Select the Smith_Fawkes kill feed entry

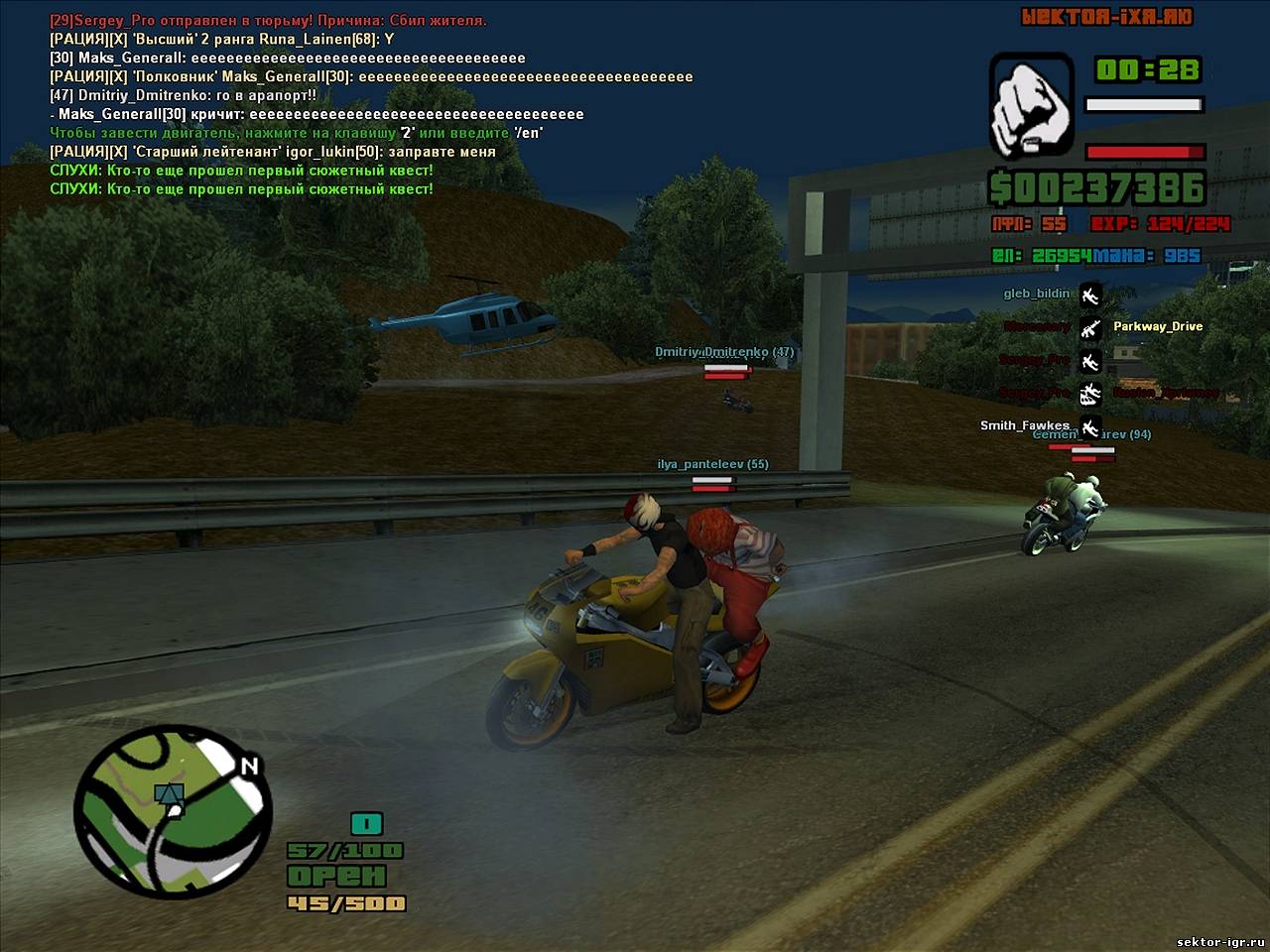(1024, 425)
